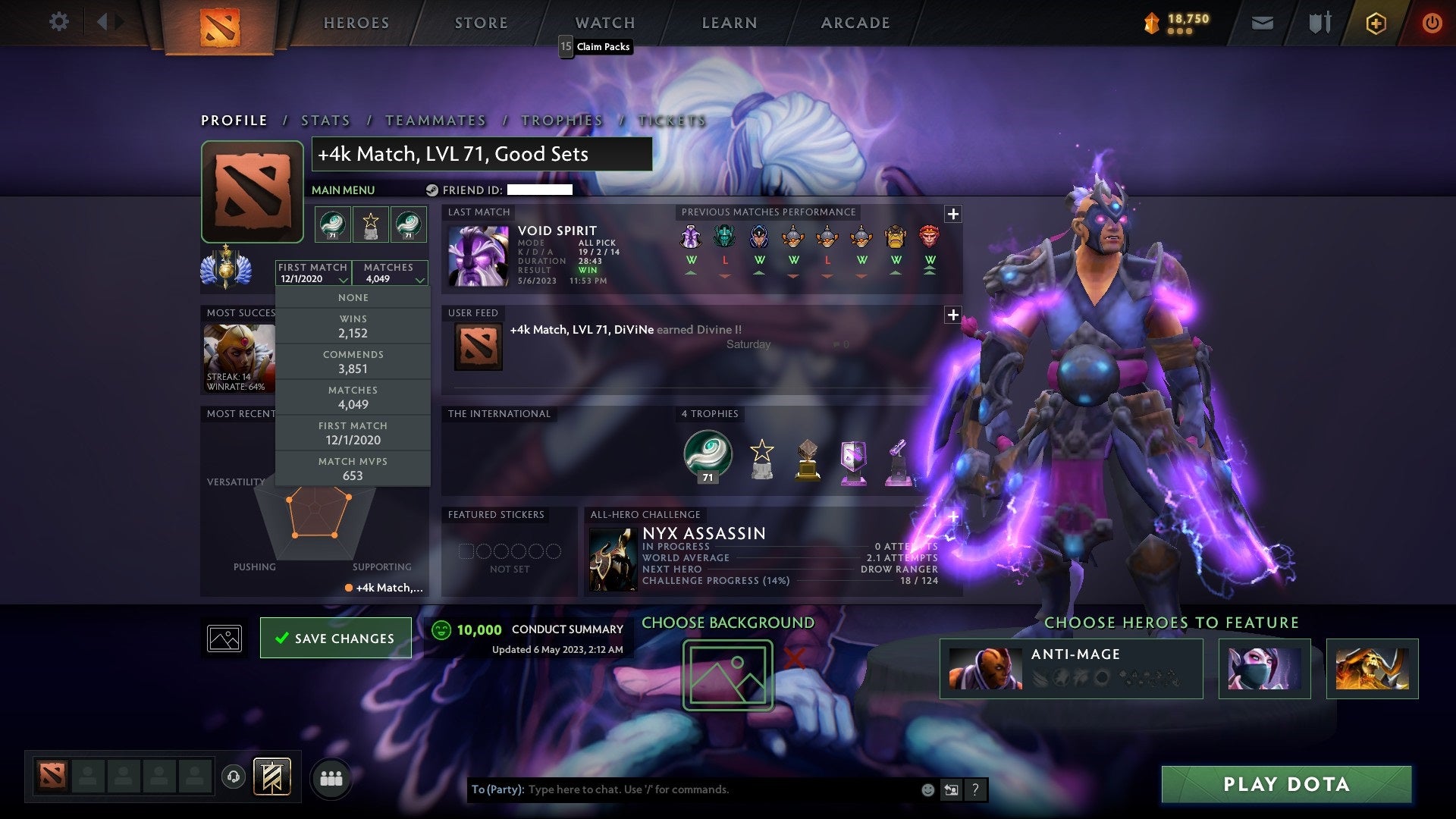Click the armory shield and sword icon
Viewport: 1456px width, 819px height.
pyautogui.click(x=1319, y=23)
